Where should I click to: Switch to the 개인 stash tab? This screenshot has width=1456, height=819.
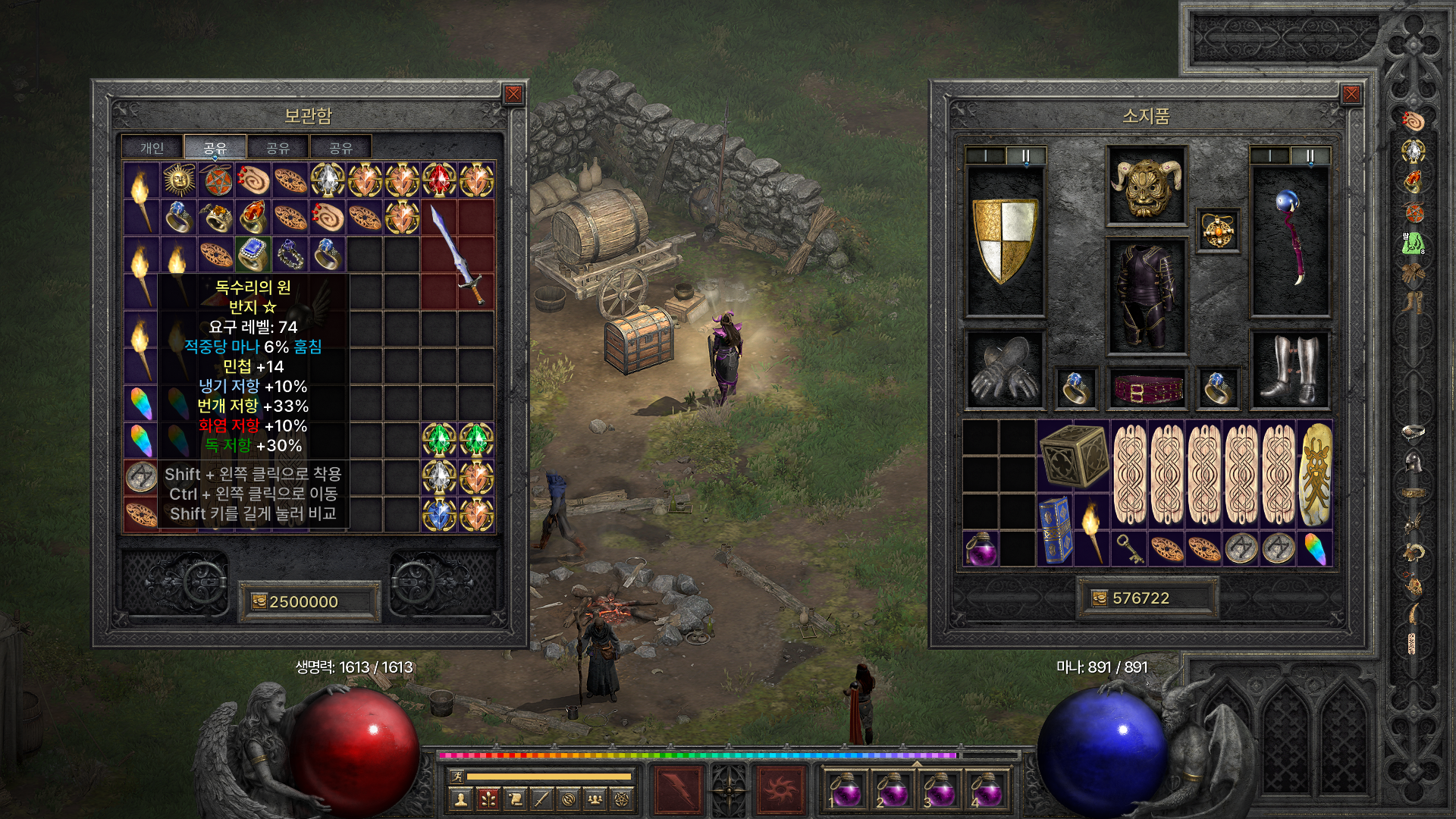tap(152, 148)
